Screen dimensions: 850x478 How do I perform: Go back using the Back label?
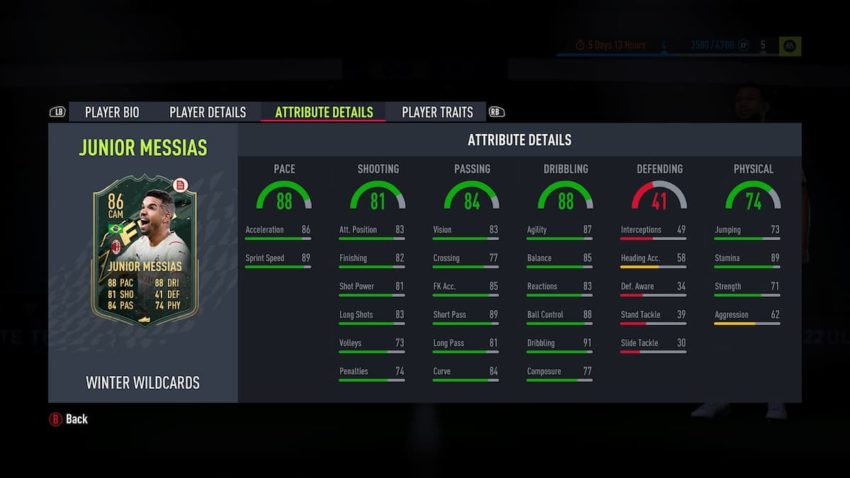[x=76, y=419]
